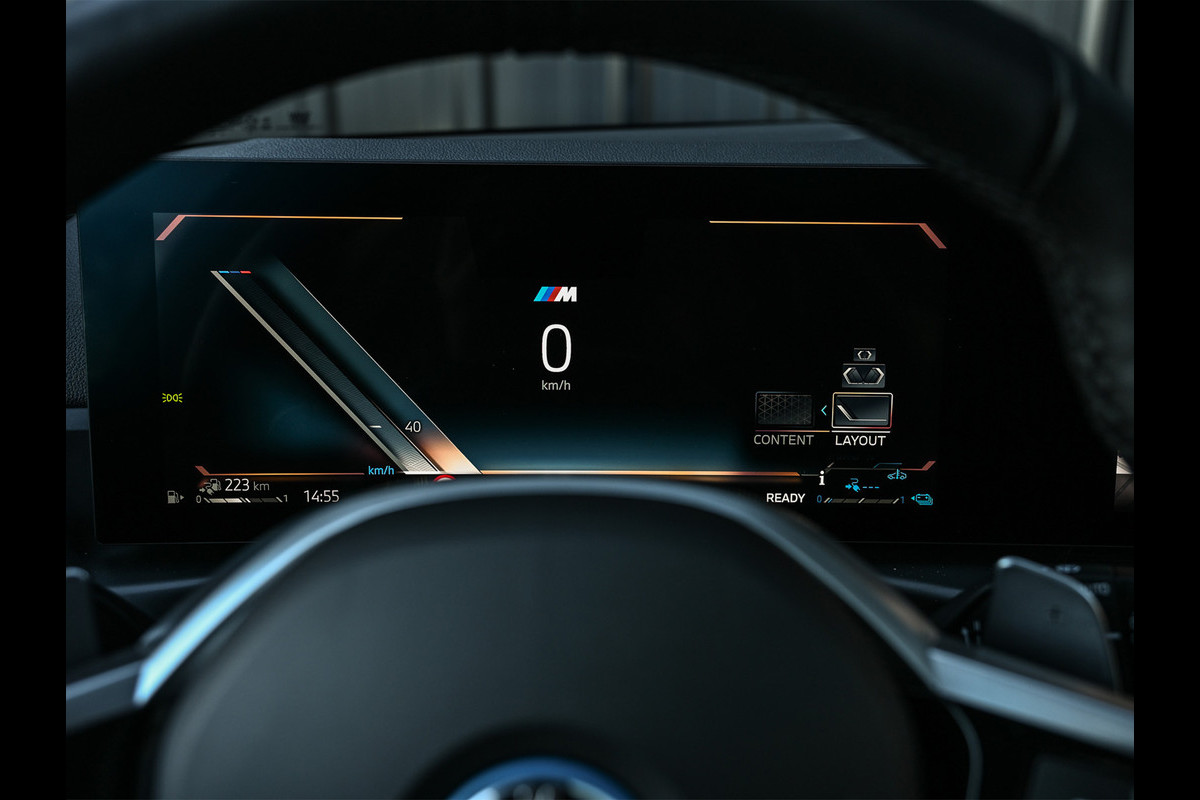Choose the highlighted LAYOUT tile
This screenshot has height=800, width=1200.
coord(862,411)
